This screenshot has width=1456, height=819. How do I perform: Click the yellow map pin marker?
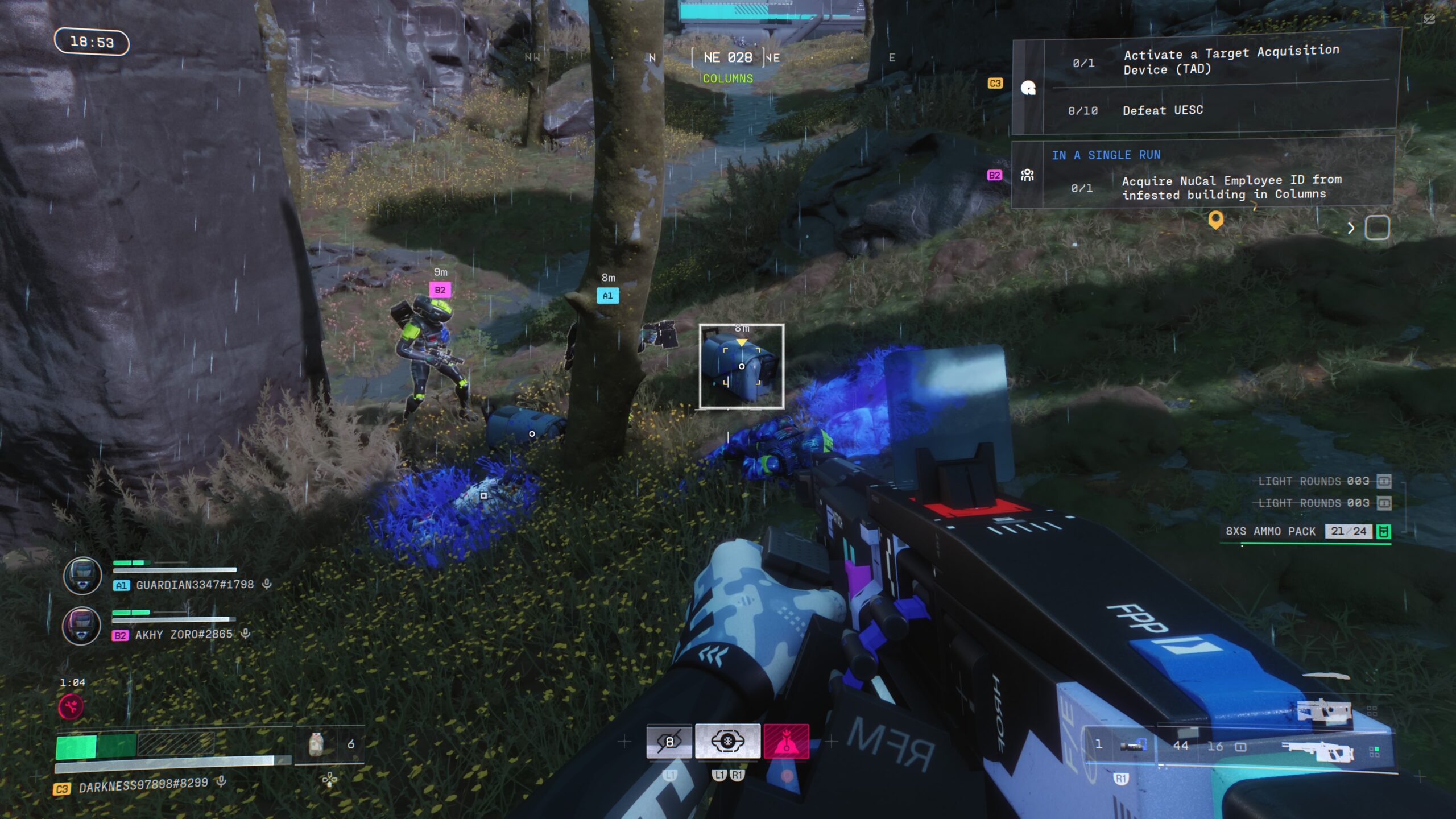1215,219
